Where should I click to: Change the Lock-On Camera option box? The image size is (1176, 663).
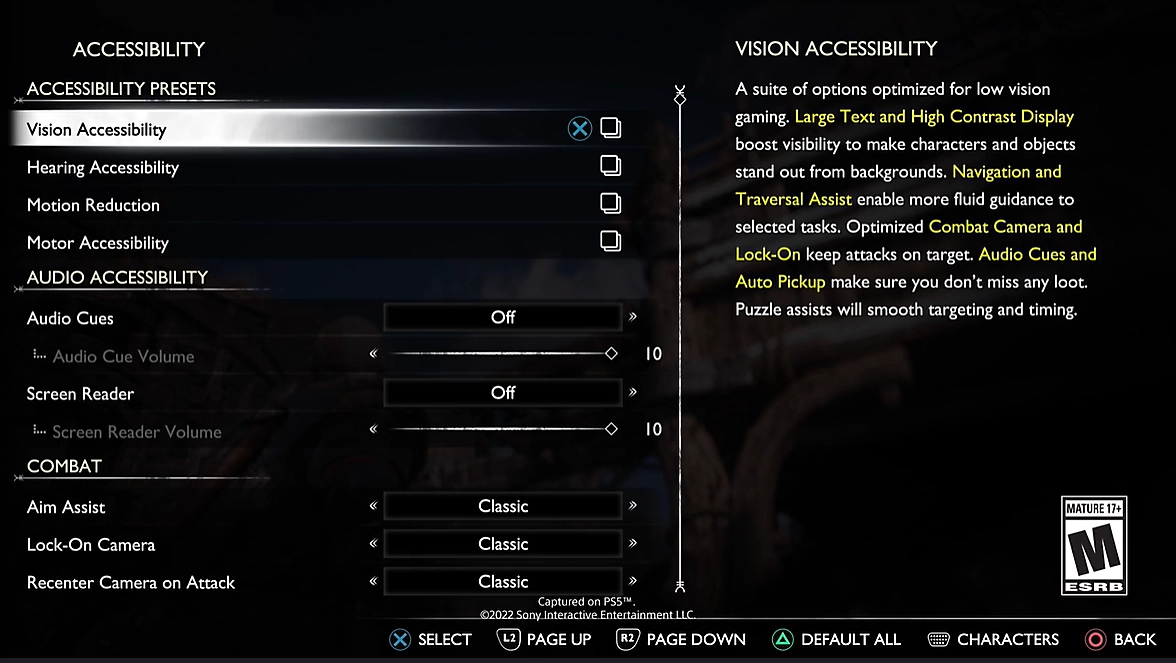coord(503,544)
